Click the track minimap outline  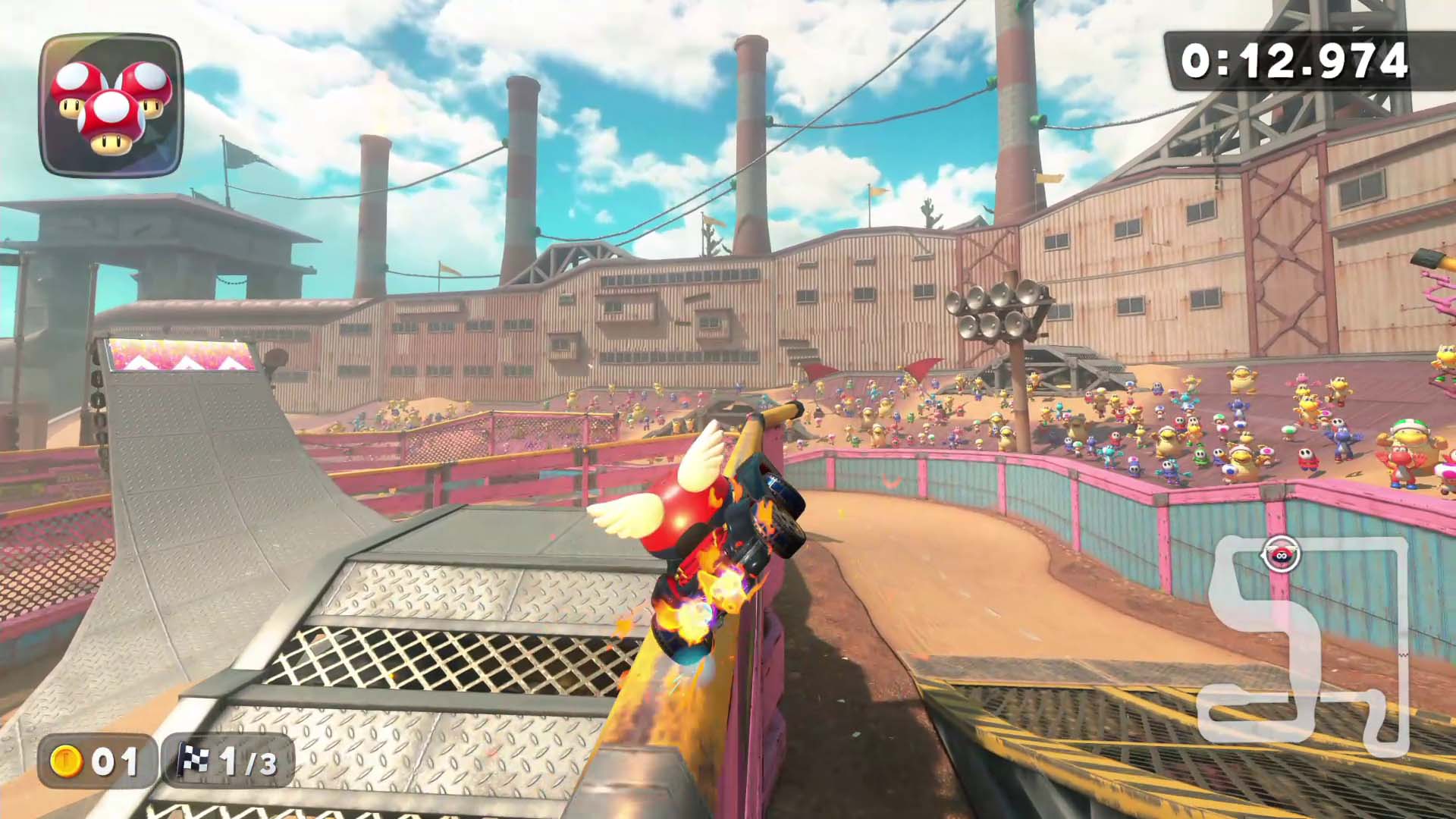pyautogui.click(x=1301, y=645)
